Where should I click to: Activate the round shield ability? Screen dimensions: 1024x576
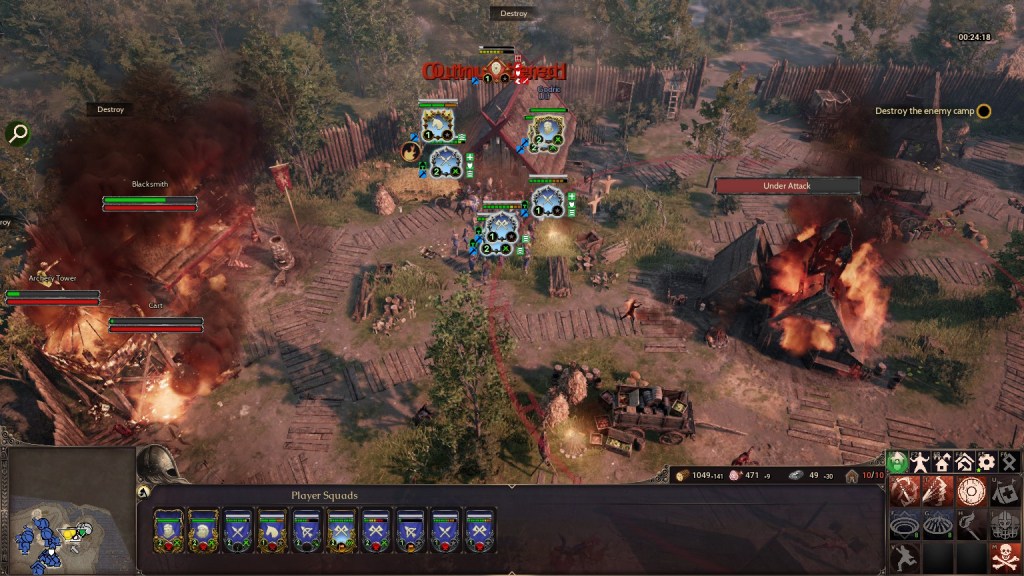[971, 491]
